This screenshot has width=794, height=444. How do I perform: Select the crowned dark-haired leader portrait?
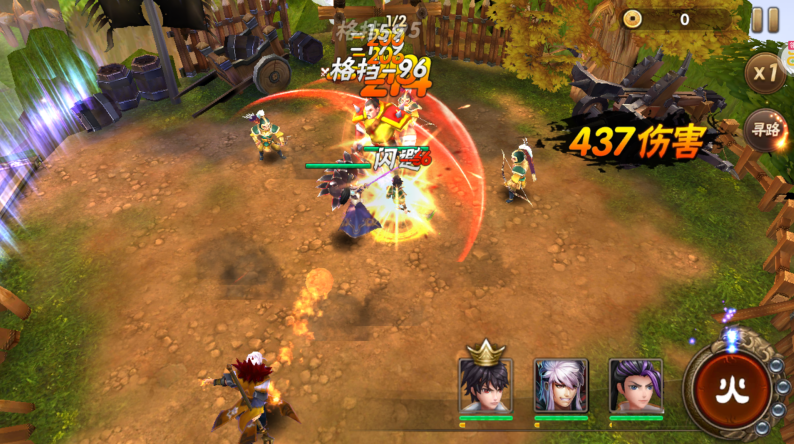pos(486,384)
